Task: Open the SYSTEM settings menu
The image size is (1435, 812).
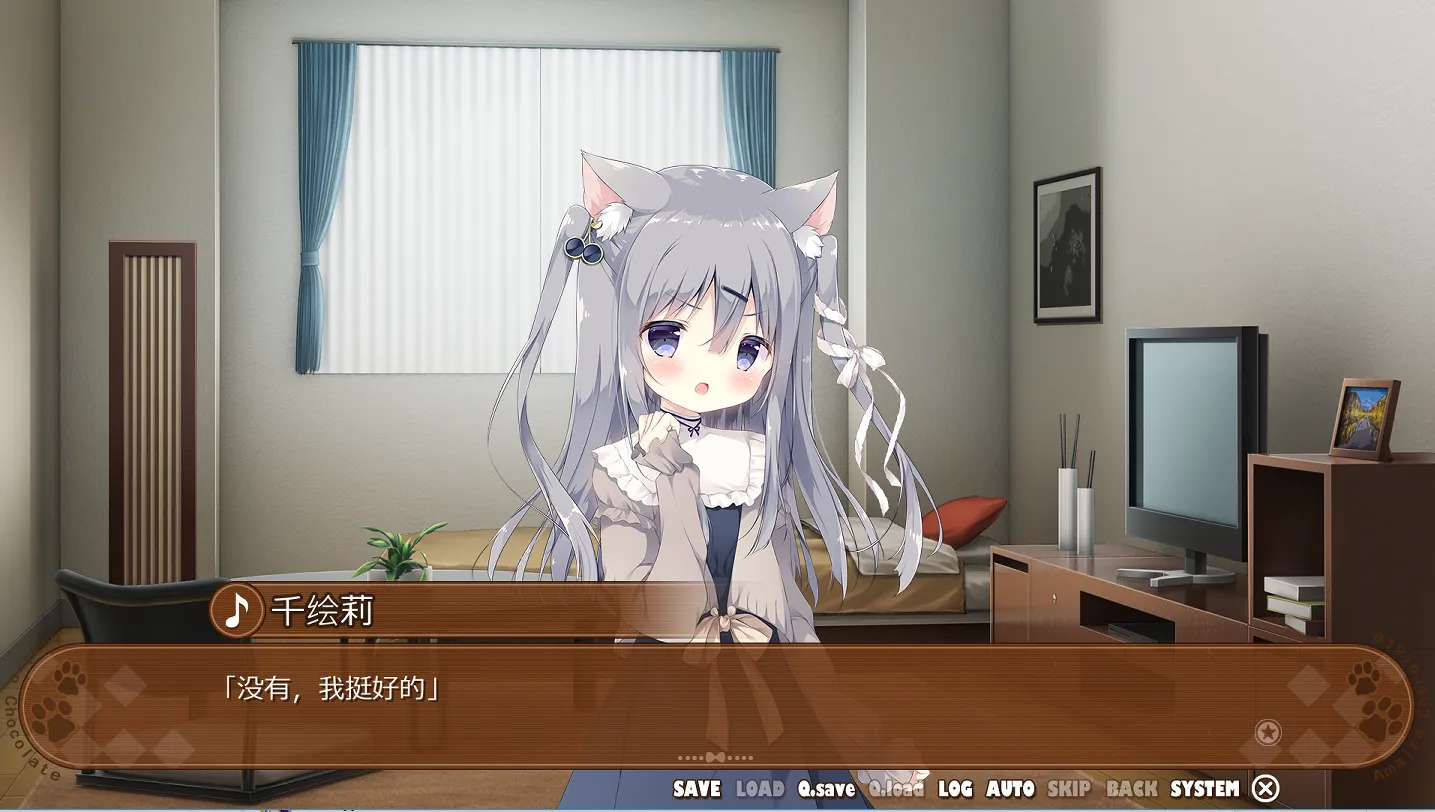Action: coord(1203,789)
